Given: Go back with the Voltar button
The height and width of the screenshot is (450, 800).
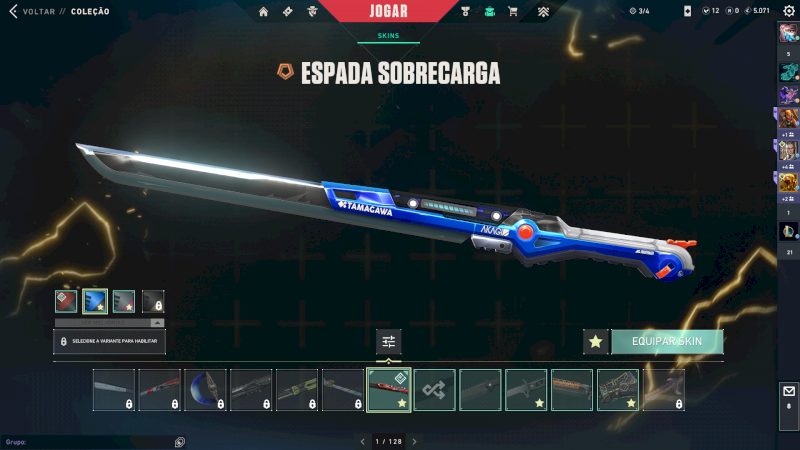Looking at the screenshot, I should click(x=30, y=11).
